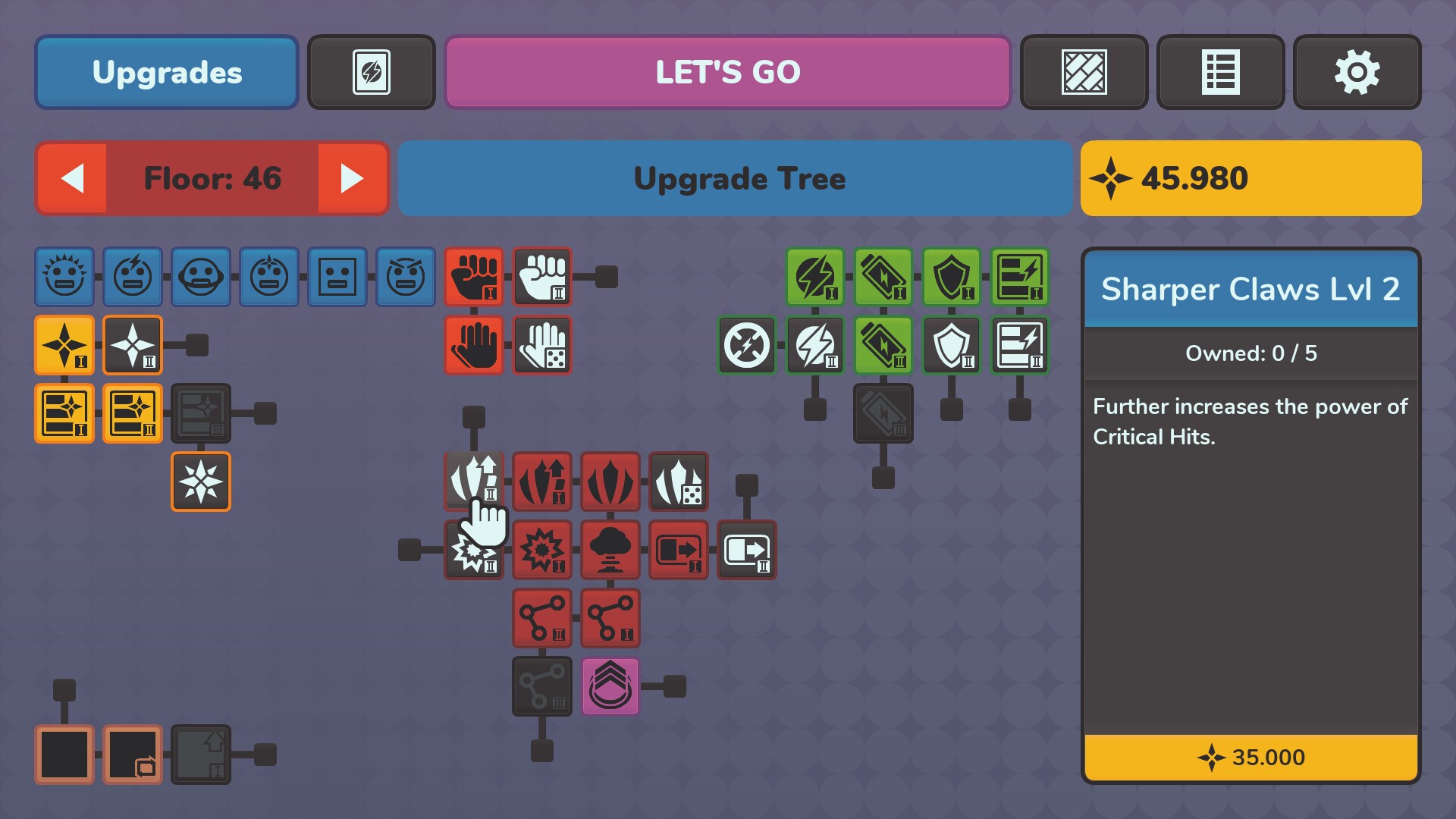Select the pink chevron upgrade node
Screen dimensions: 1456x819
(x=610, y=688)
